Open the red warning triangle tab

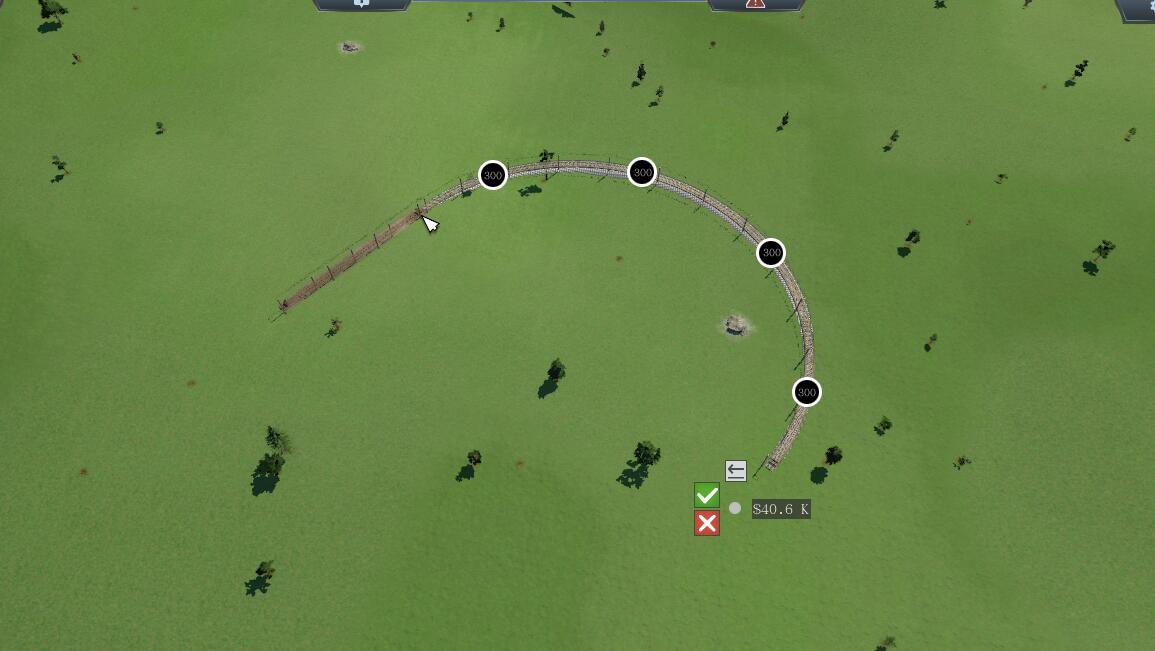755,4
